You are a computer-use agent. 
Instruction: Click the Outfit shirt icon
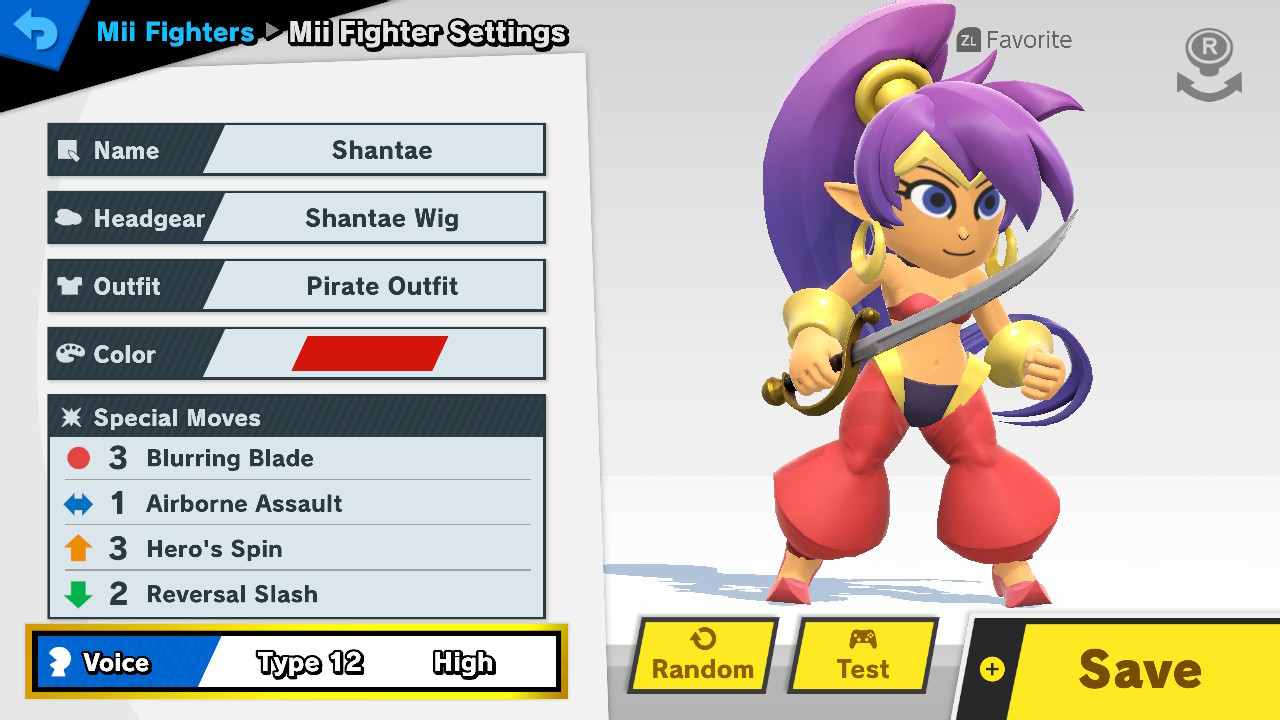[70, 285]
